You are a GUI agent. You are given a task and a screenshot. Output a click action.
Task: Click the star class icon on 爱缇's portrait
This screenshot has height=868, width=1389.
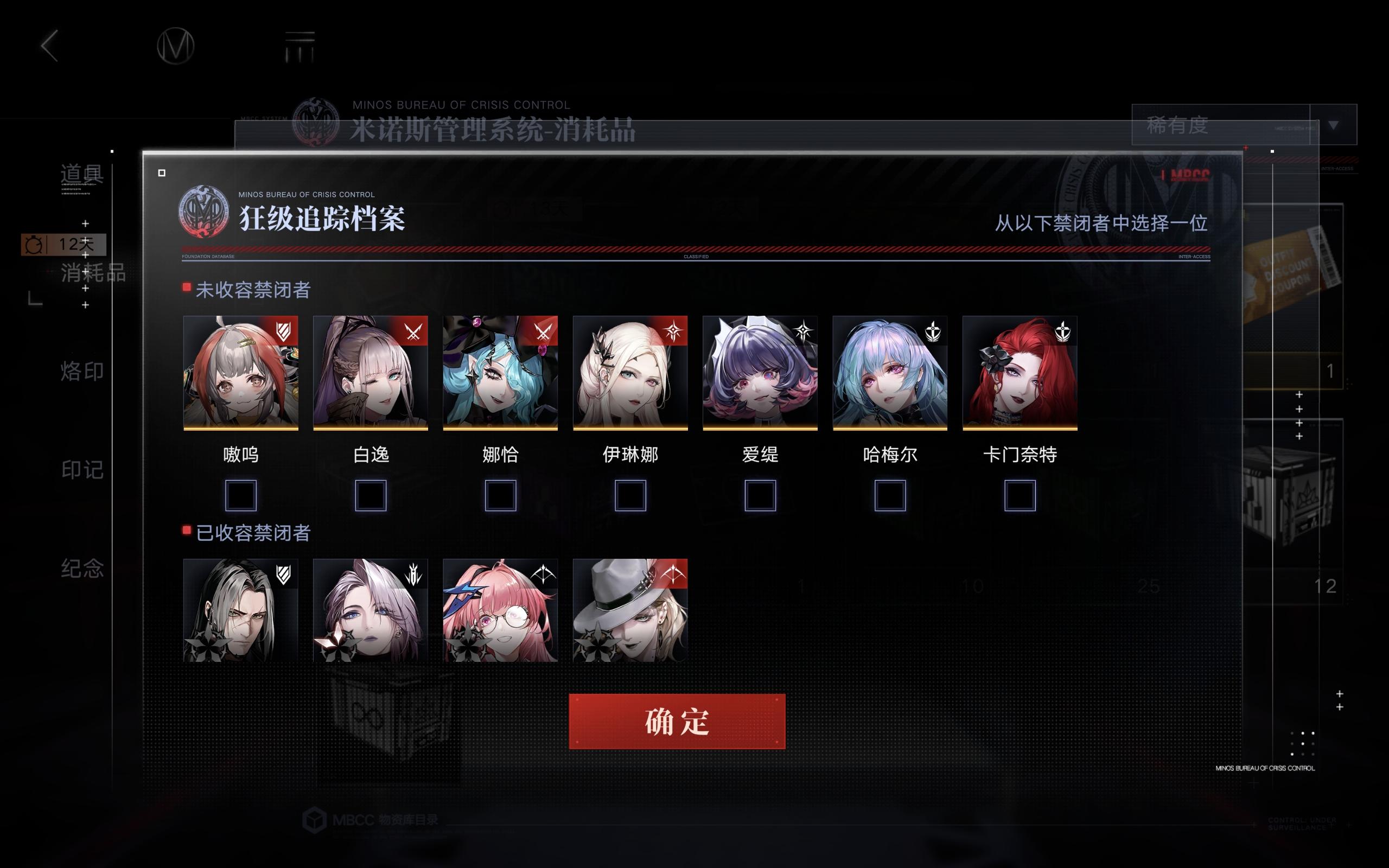[804, 332]
